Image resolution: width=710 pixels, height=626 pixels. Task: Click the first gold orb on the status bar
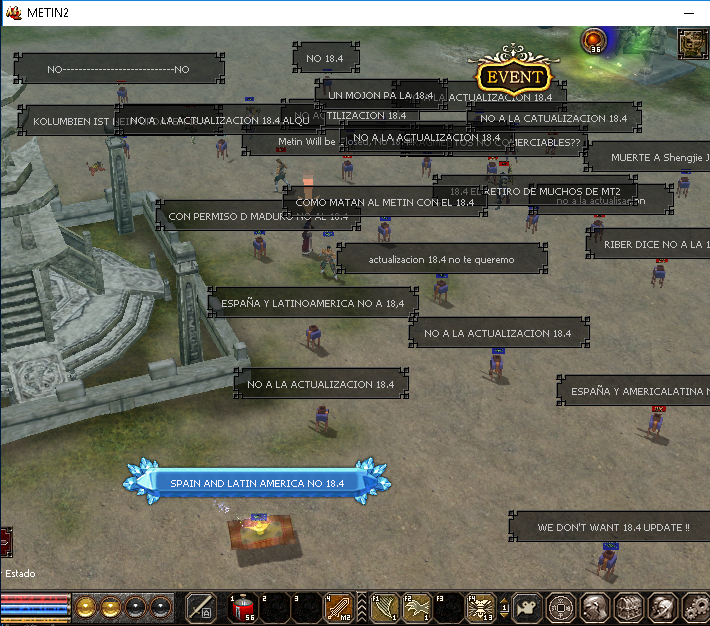[86, 607]
